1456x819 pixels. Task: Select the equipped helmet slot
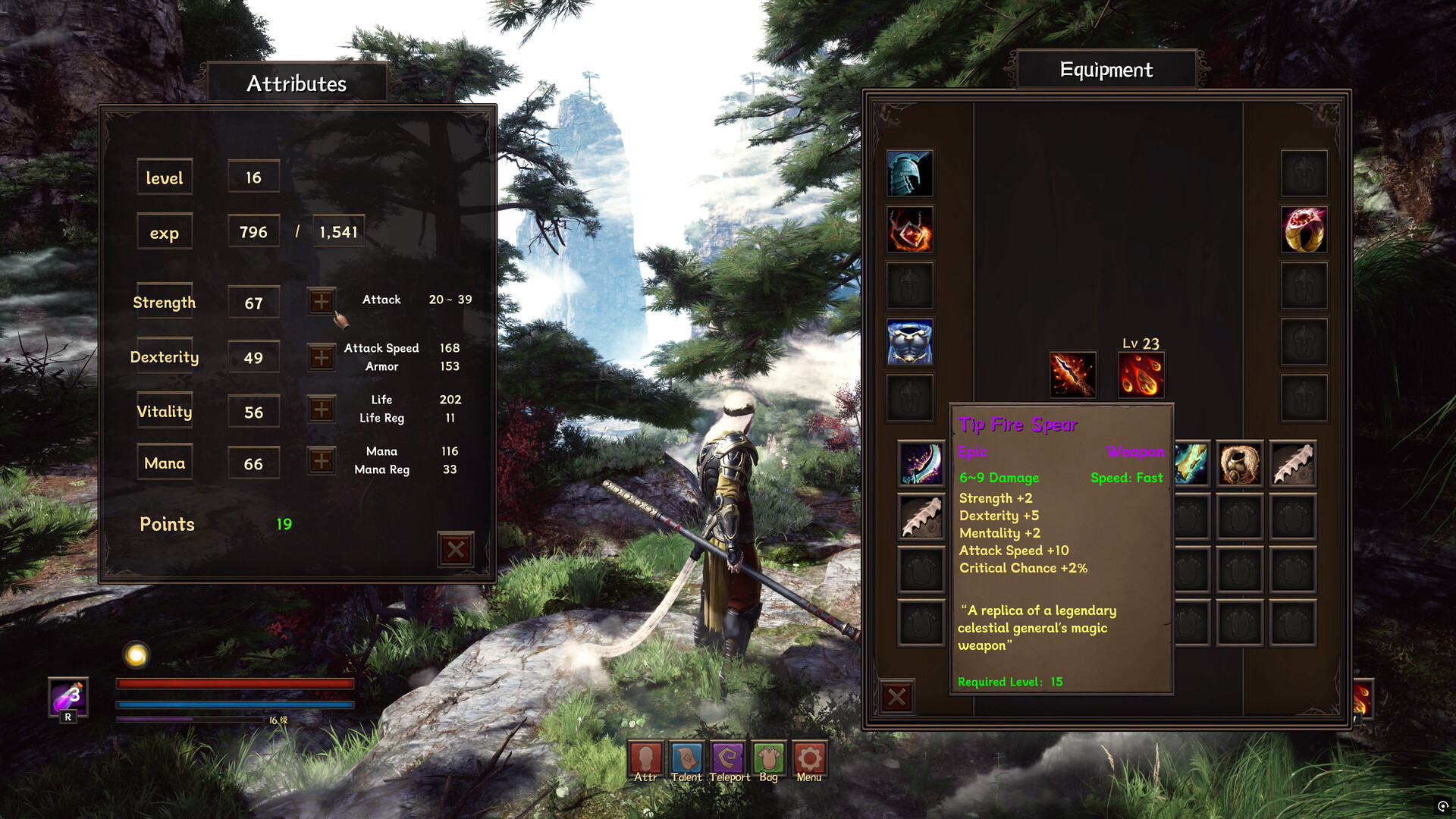click(x=910, y=173)
